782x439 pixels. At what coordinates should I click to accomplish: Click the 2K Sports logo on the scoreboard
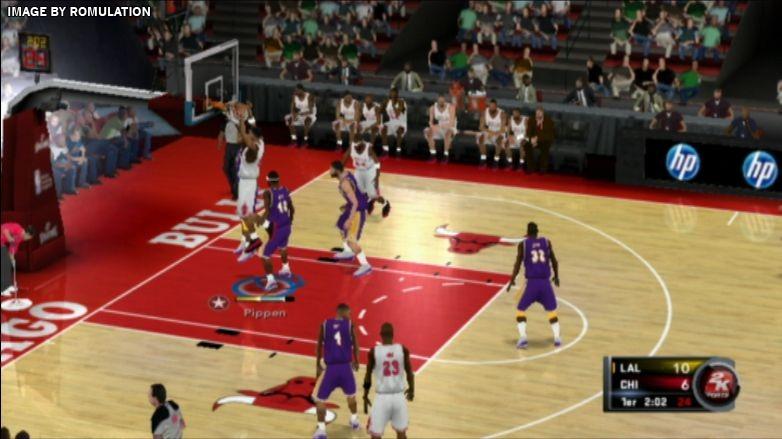[x=716, y=384]
